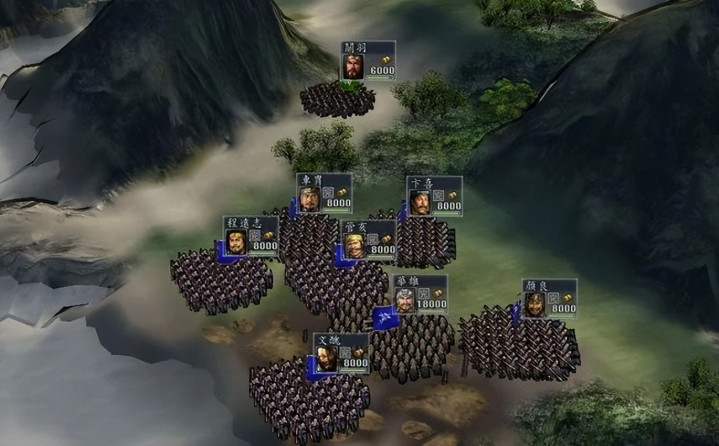
Task: Select the 車胄 unit panel
Action: 324,194
